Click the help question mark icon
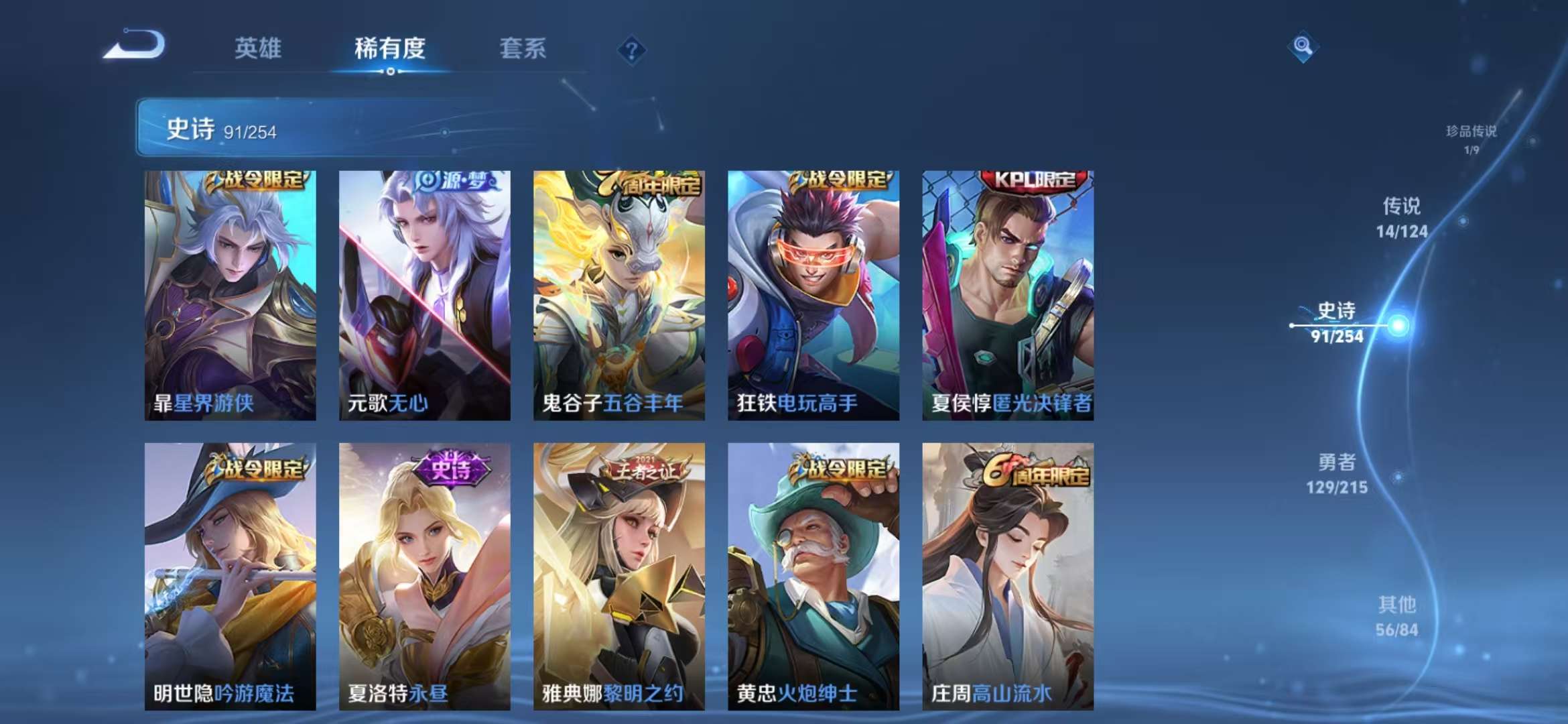The height and width of the screenshot is (724, 1568). coord(631,49)
